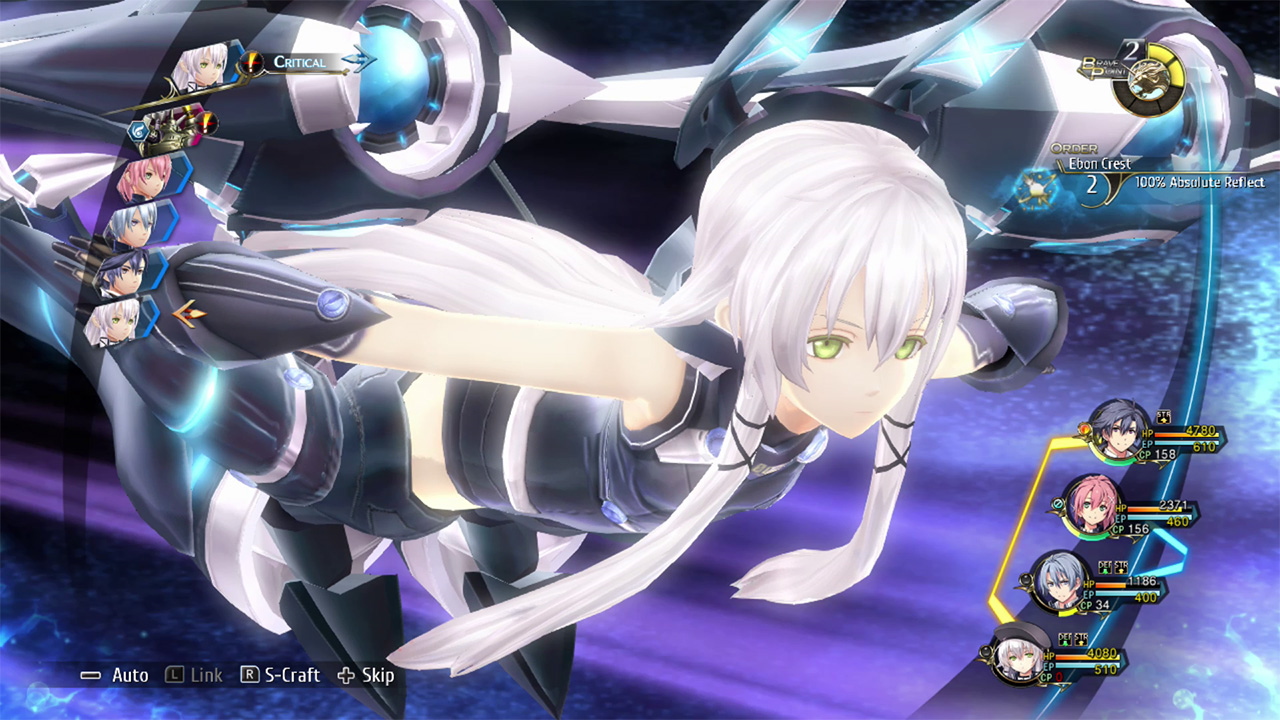Toggle the blue arrow indicator beside the Critical banner

[x=360, y=60]
